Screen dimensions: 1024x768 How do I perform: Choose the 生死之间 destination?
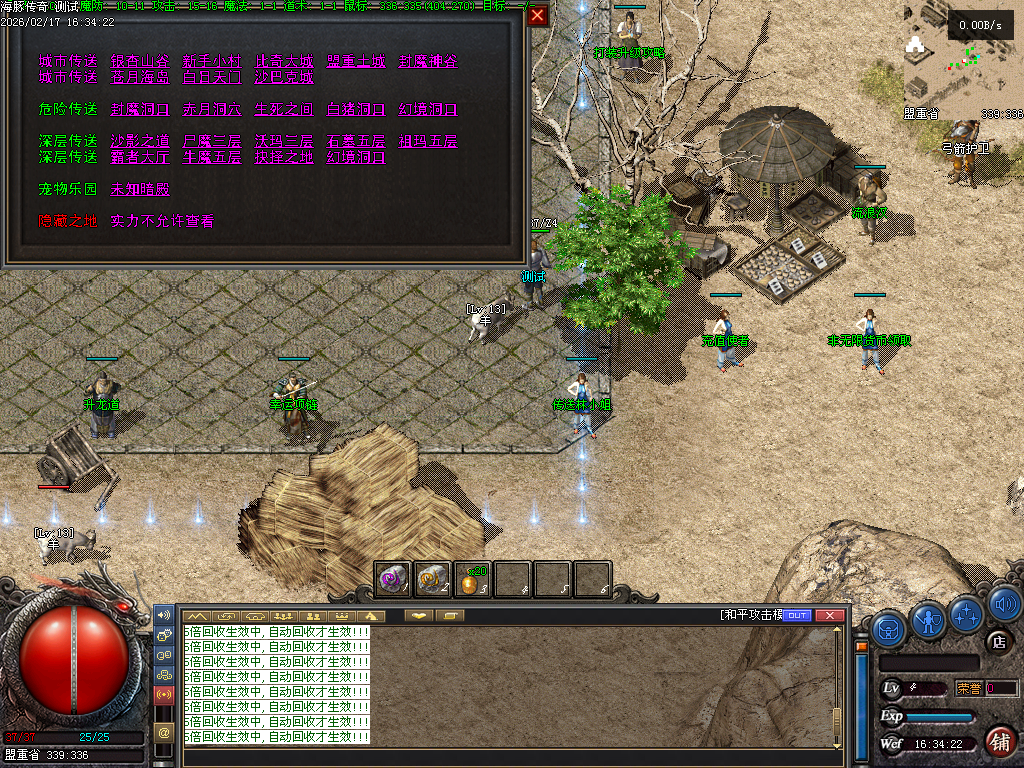click(284, 109)
